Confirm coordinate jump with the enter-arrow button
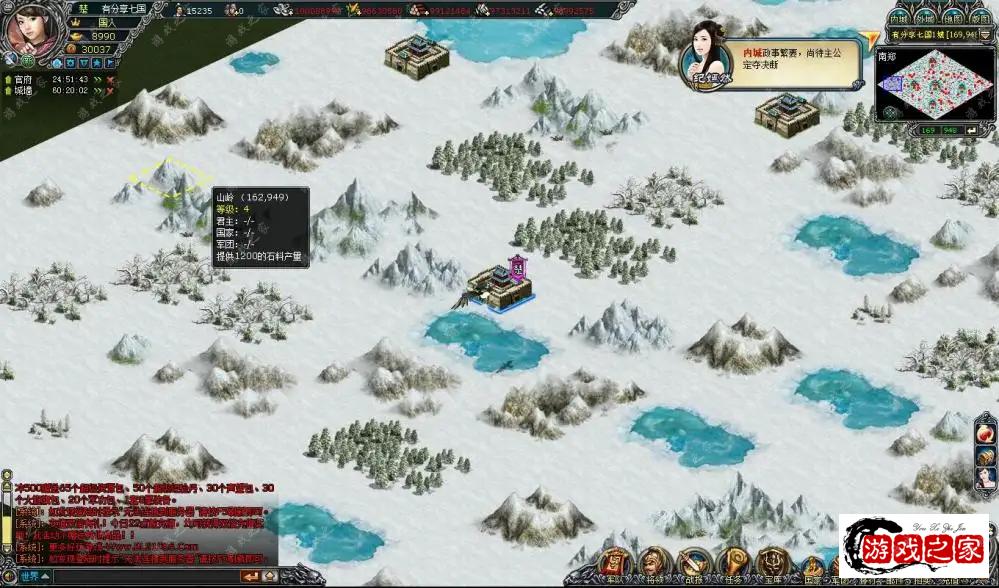Image resolution: width=999 pixels, height=588 pixels. [970, 130]
